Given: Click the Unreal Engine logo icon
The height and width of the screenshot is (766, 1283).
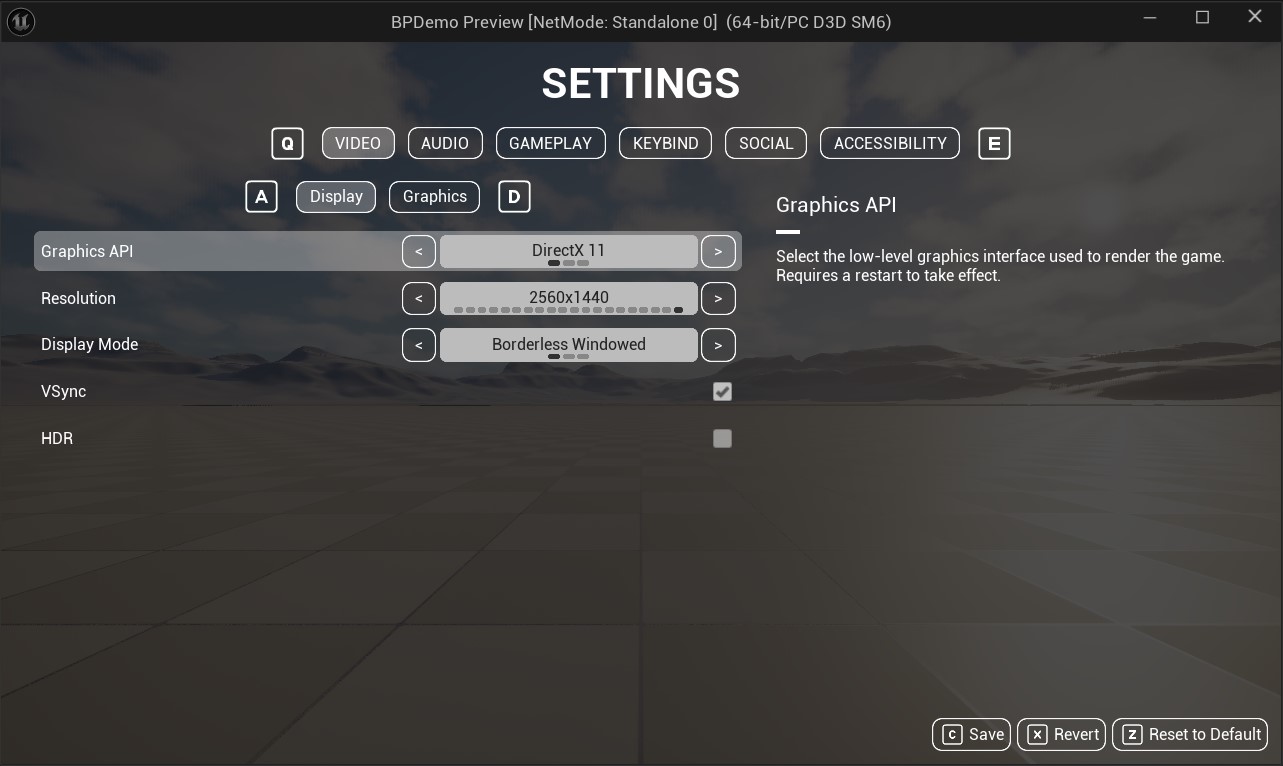Looking at the screenshot, I should (20, 22).
